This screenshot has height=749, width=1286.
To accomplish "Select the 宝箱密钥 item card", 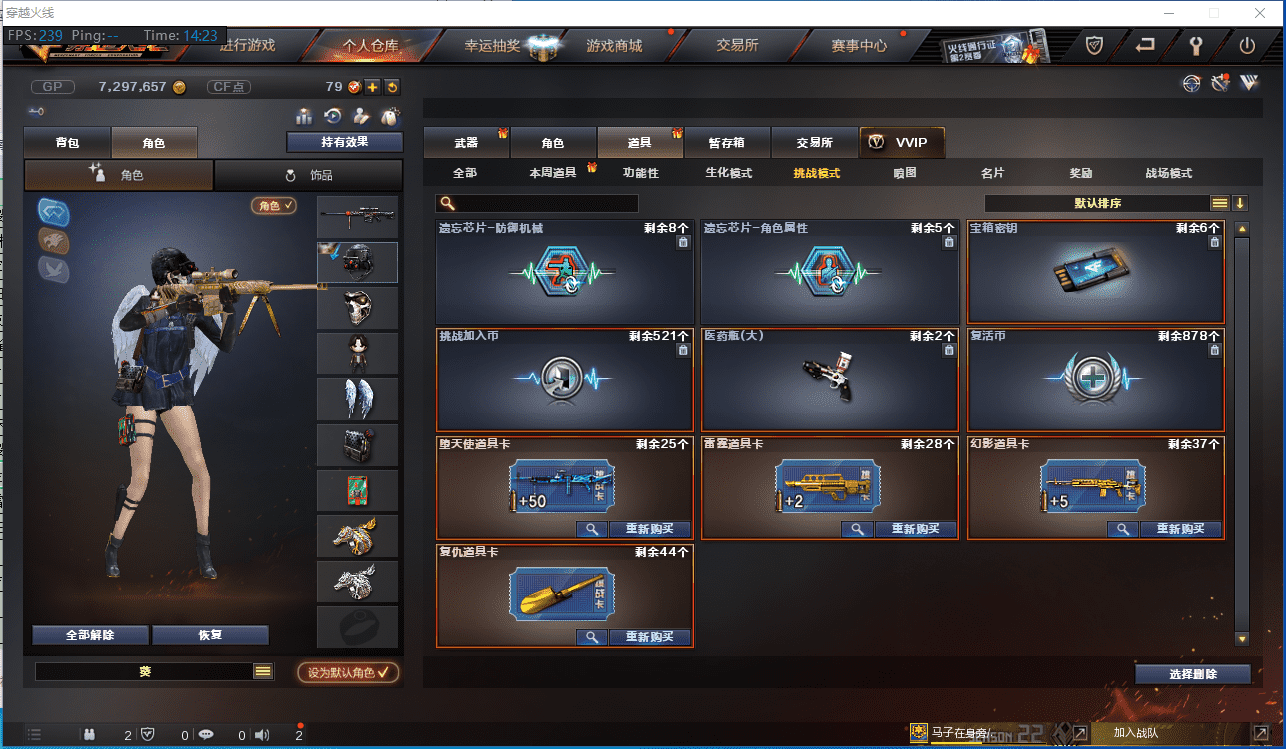I will 1096,272.
